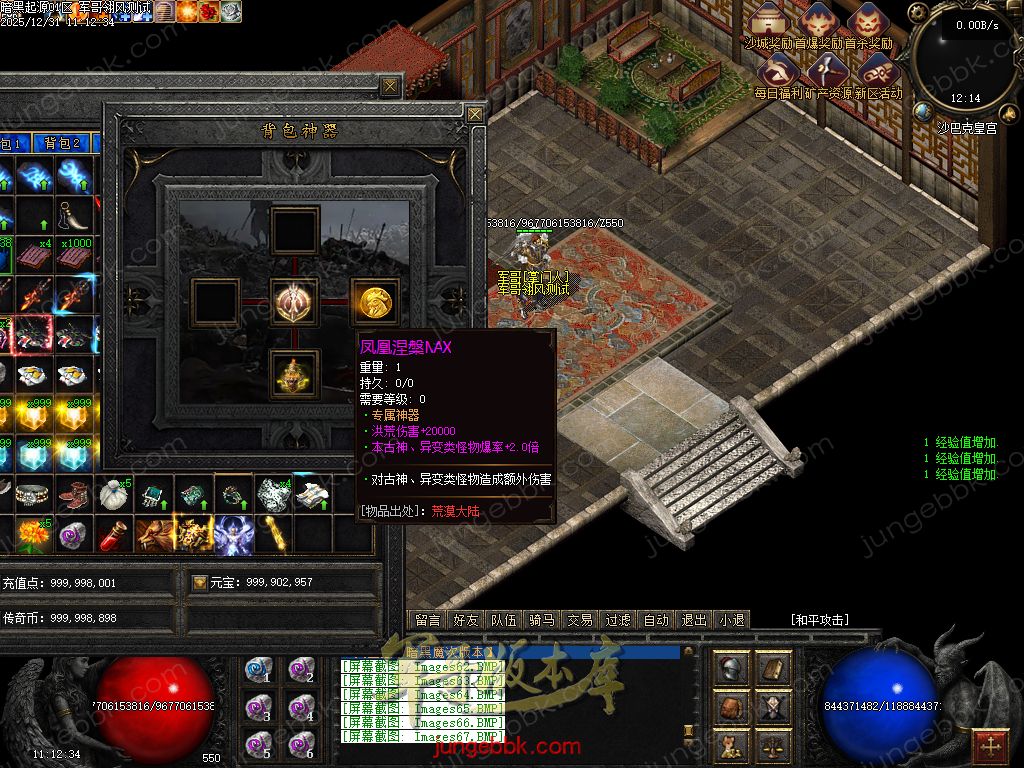The width and height of the screenshot is (1024, 768).
Task: Open the 队伍 team button
Action: [504, 620]
